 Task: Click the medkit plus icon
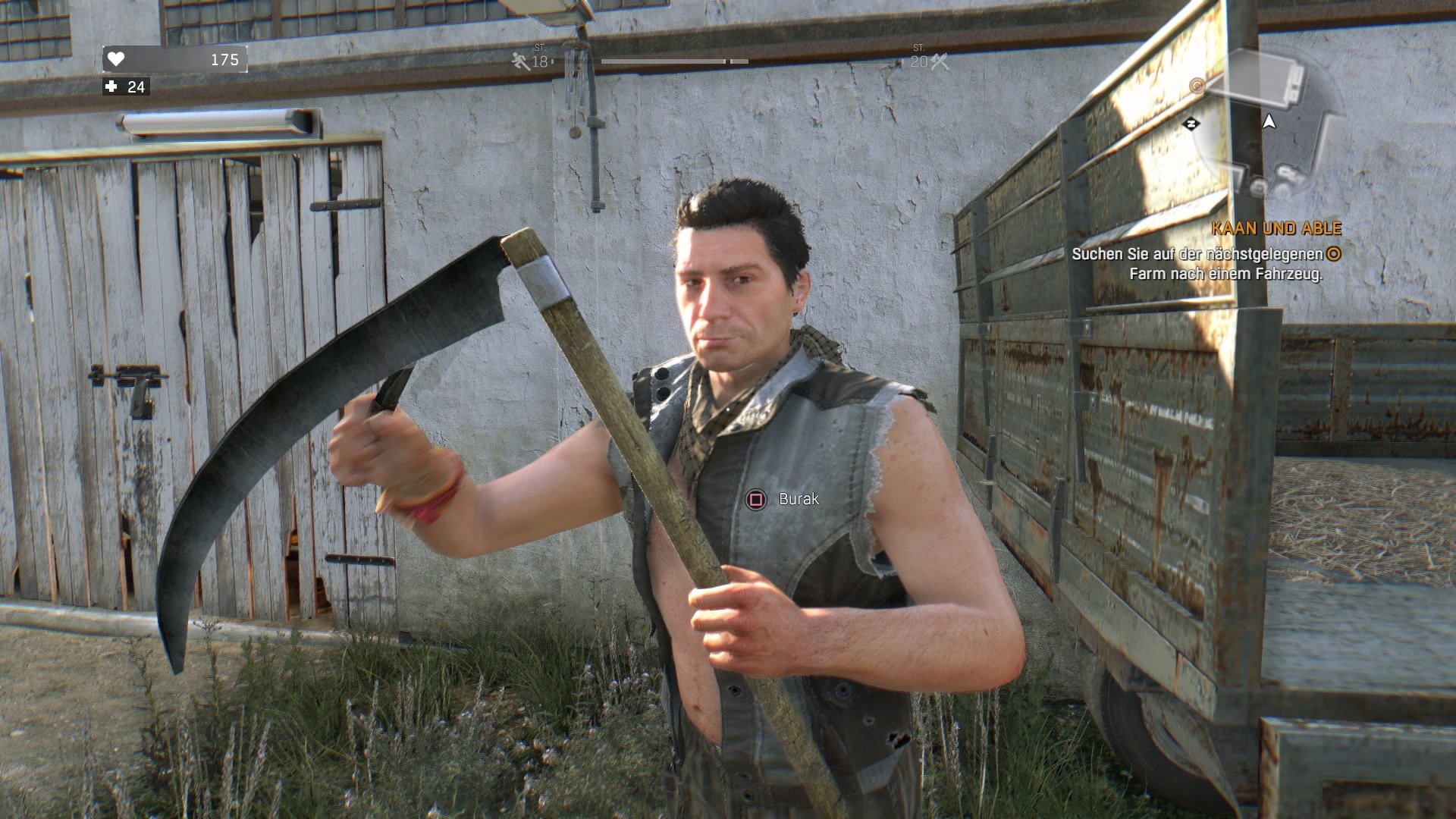tap(111, 87)
